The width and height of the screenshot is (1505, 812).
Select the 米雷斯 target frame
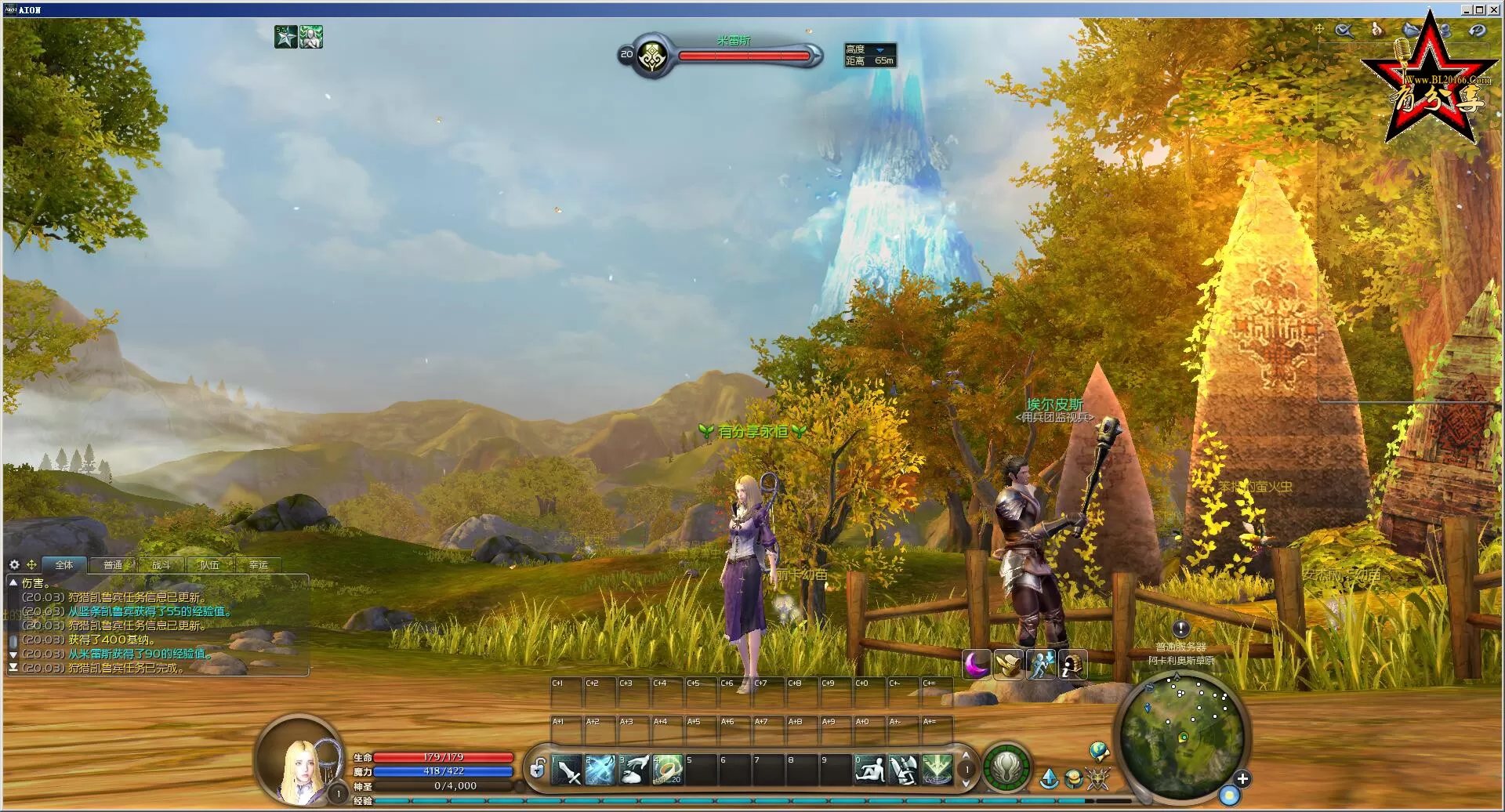tap(733, 55)
